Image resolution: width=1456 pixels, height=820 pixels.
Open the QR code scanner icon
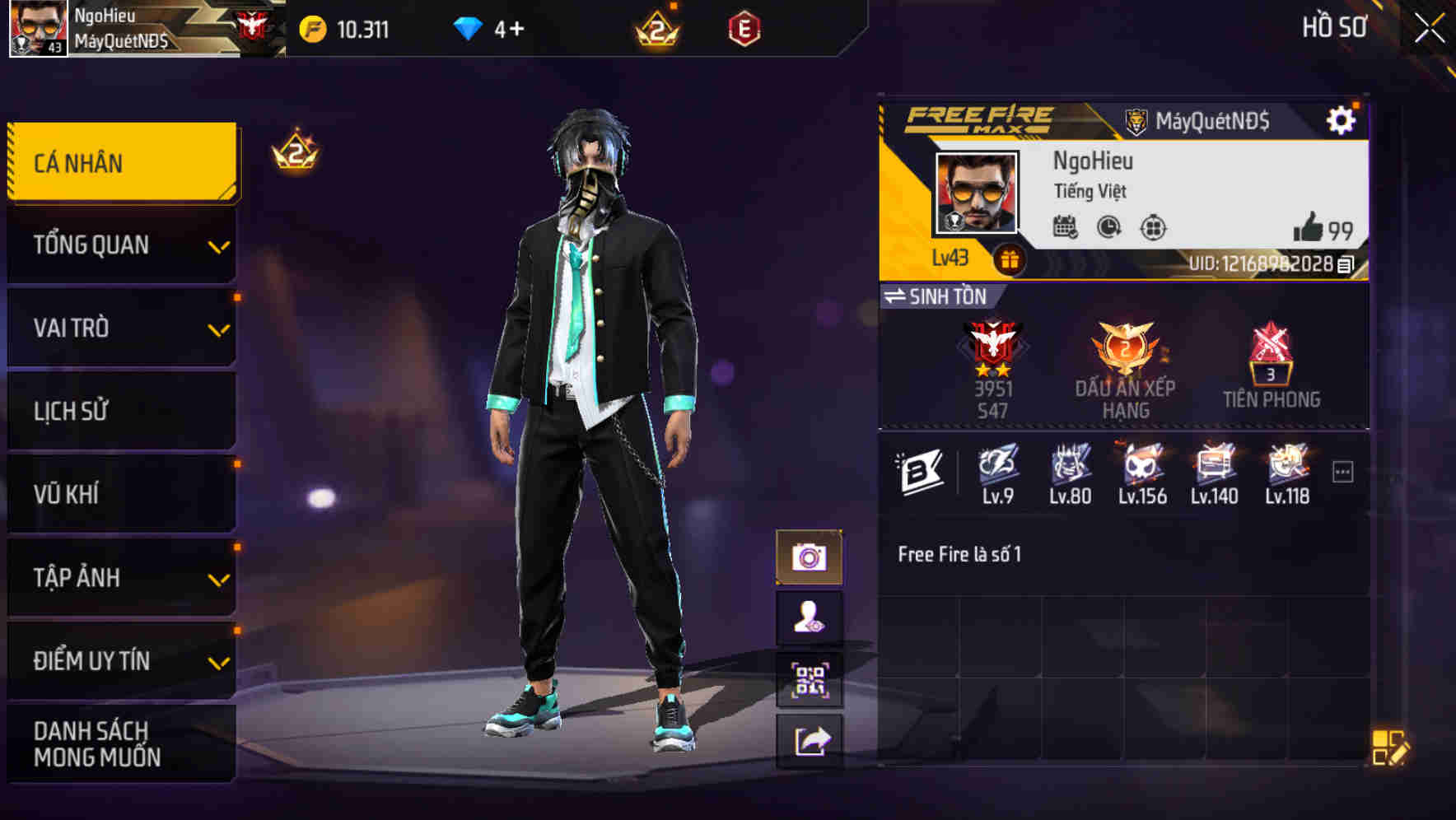point(812,678)
